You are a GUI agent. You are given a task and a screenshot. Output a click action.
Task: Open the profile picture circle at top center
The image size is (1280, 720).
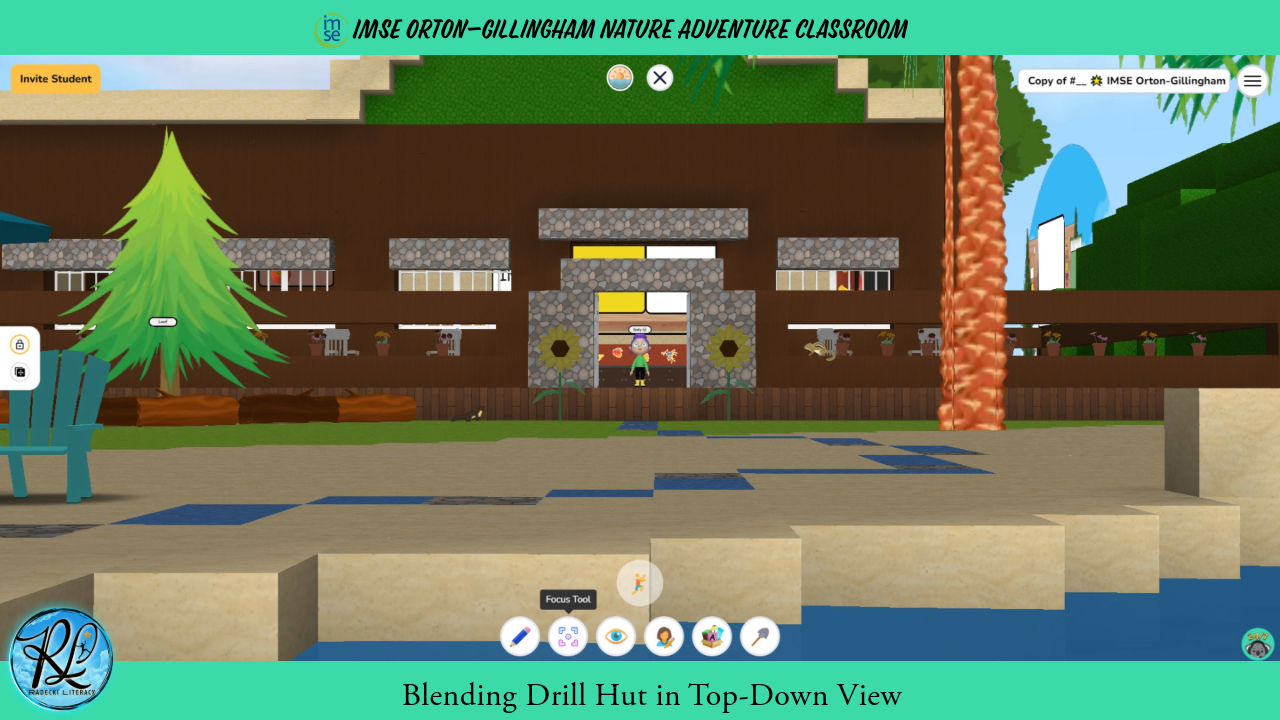pyautogui.click(x=619, y=77)
